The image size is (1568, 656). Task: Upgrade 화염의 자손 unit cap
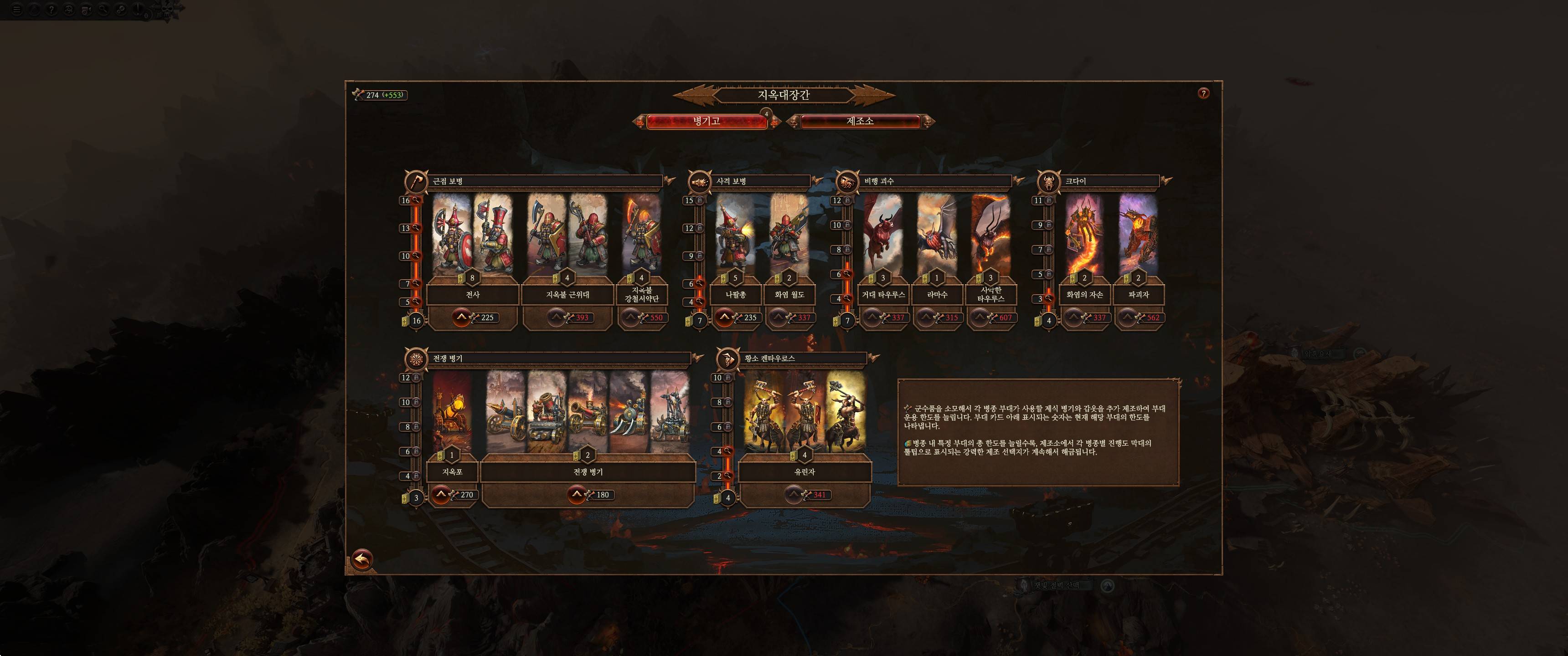[x=1074, y=317]
